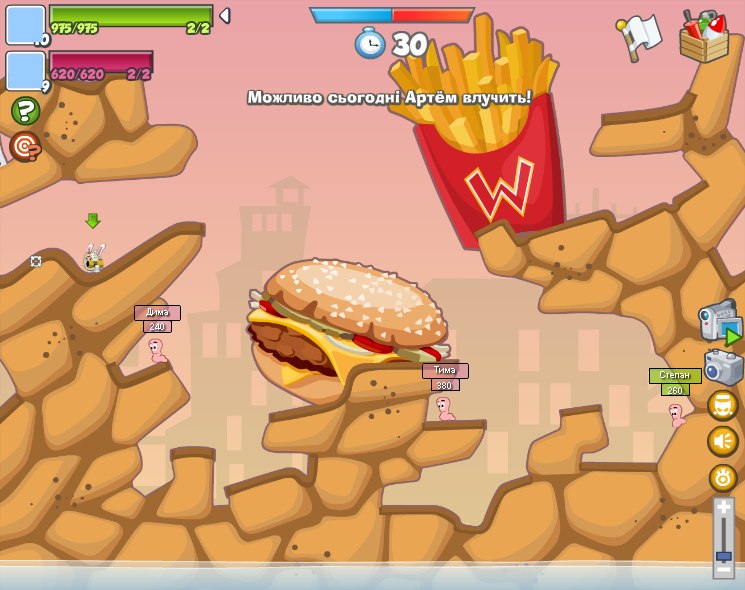
Task: Click the round eye view button
Action: 723,477
